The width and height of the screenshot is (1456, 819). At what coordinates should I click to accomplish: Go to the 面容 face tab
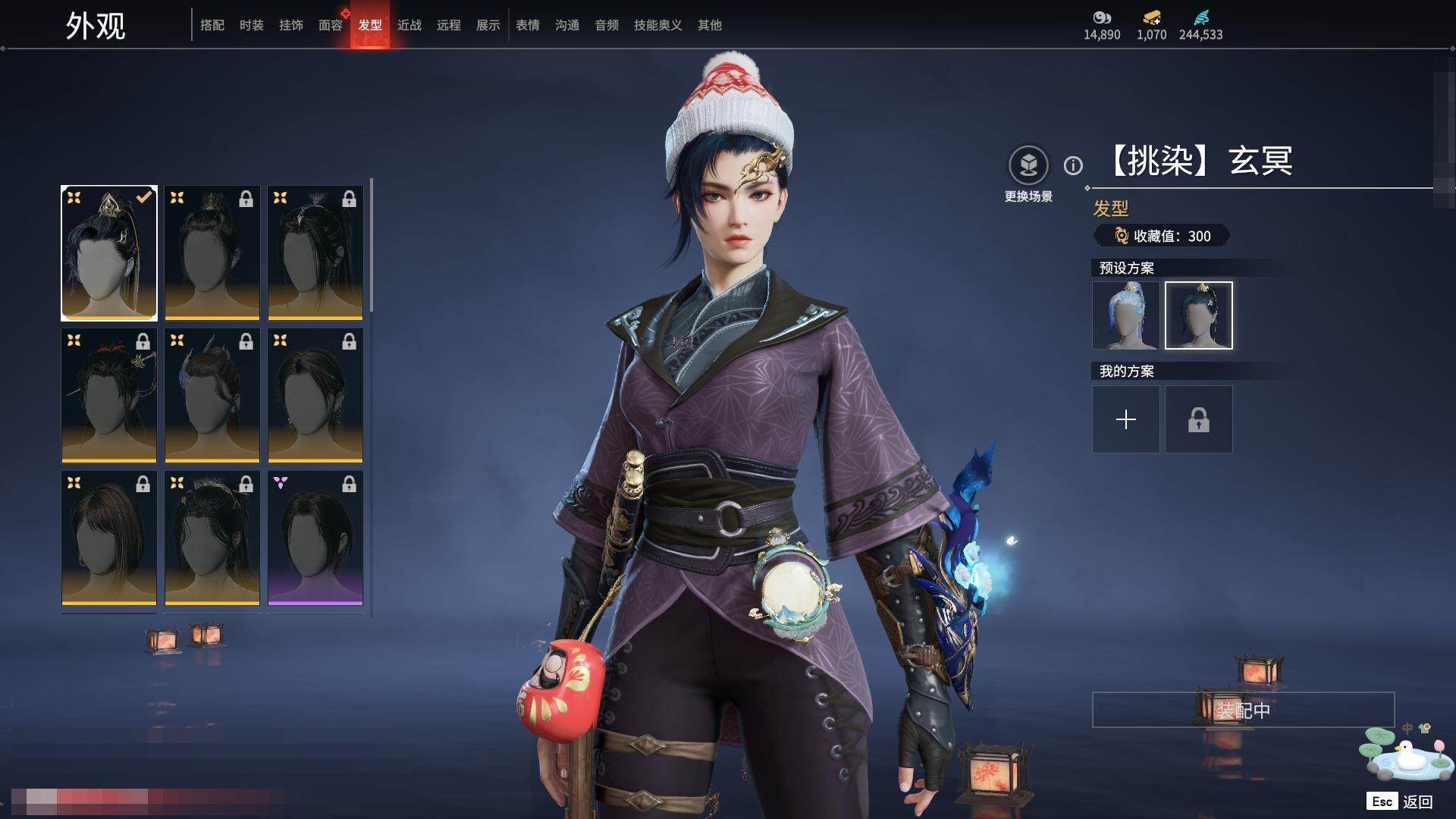pos(331,25)
